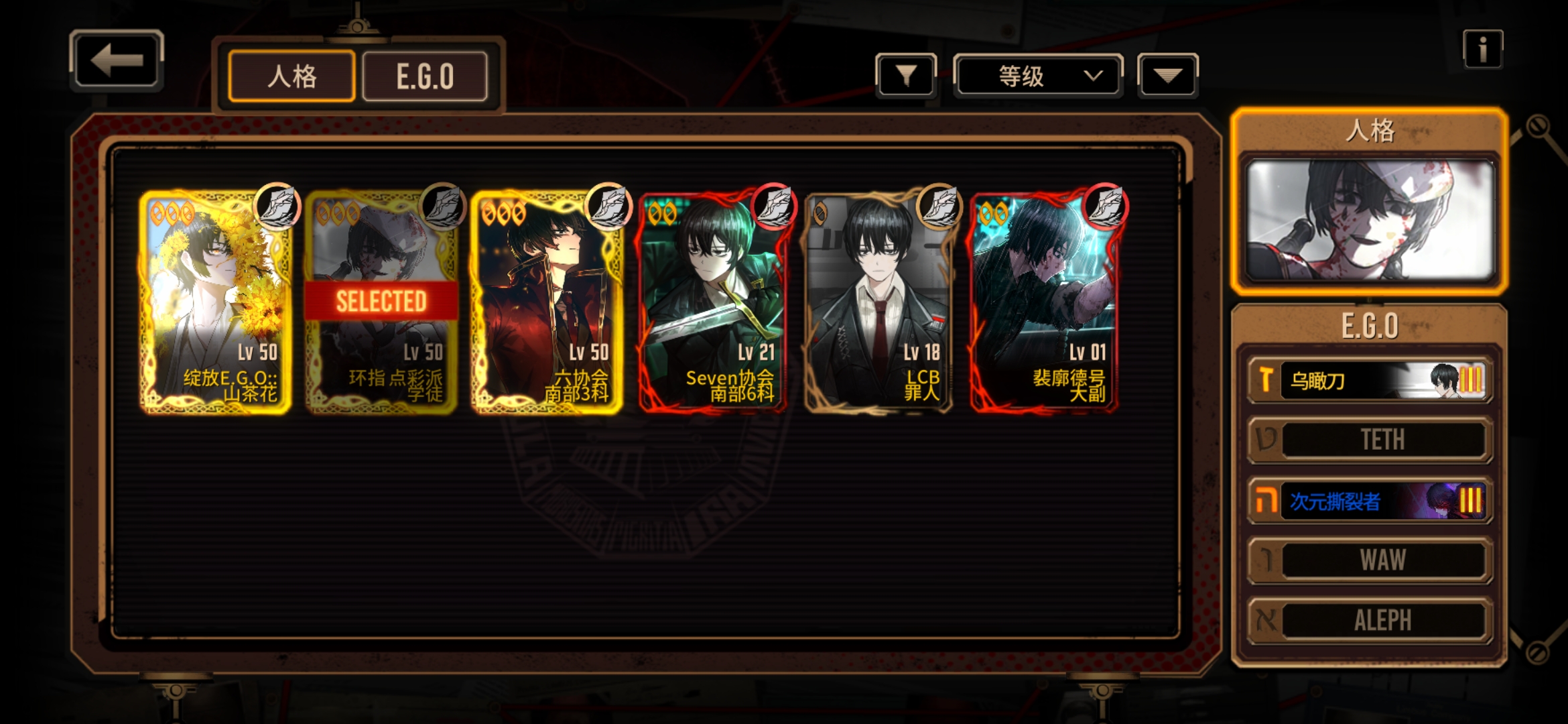Select the empty WAW E.G.O slot
This screenshot has height=724, width=1568.
click(1370, 560)
